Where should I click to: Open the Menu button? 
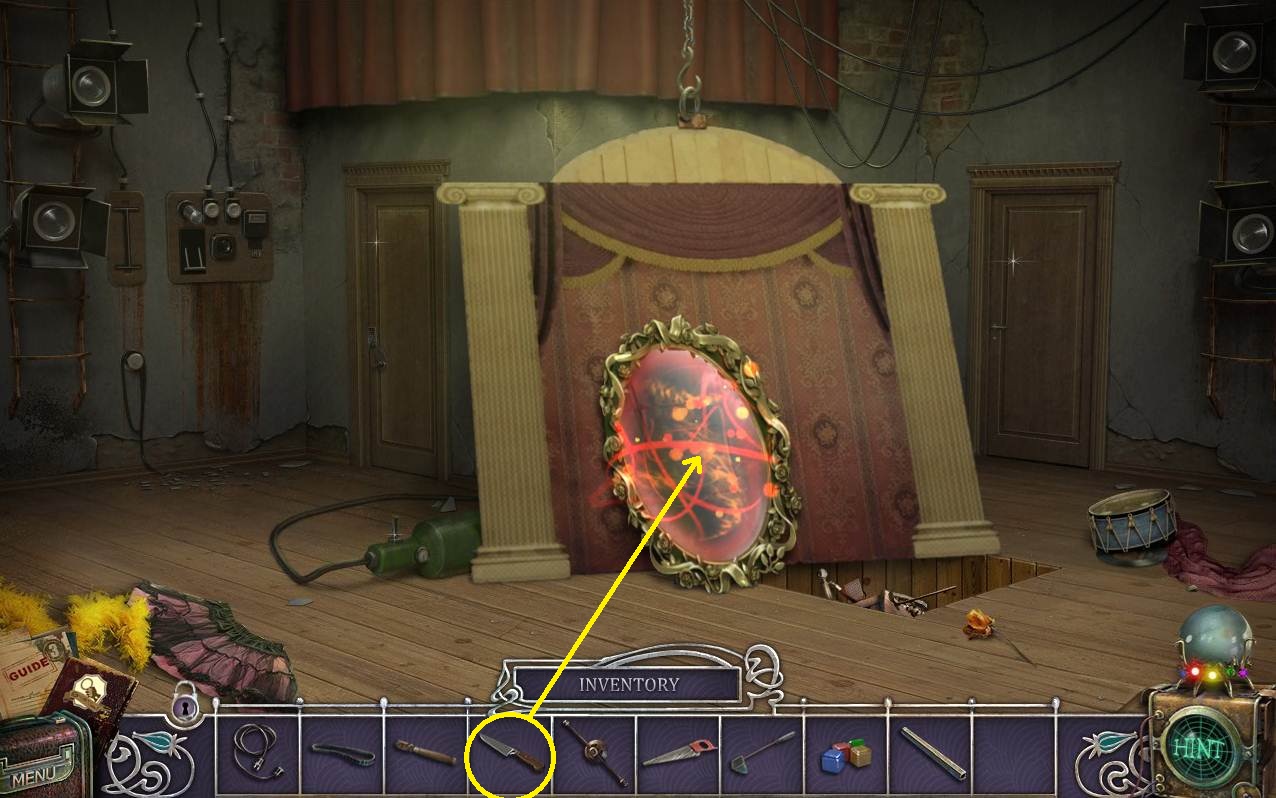(x=34, y=774)
